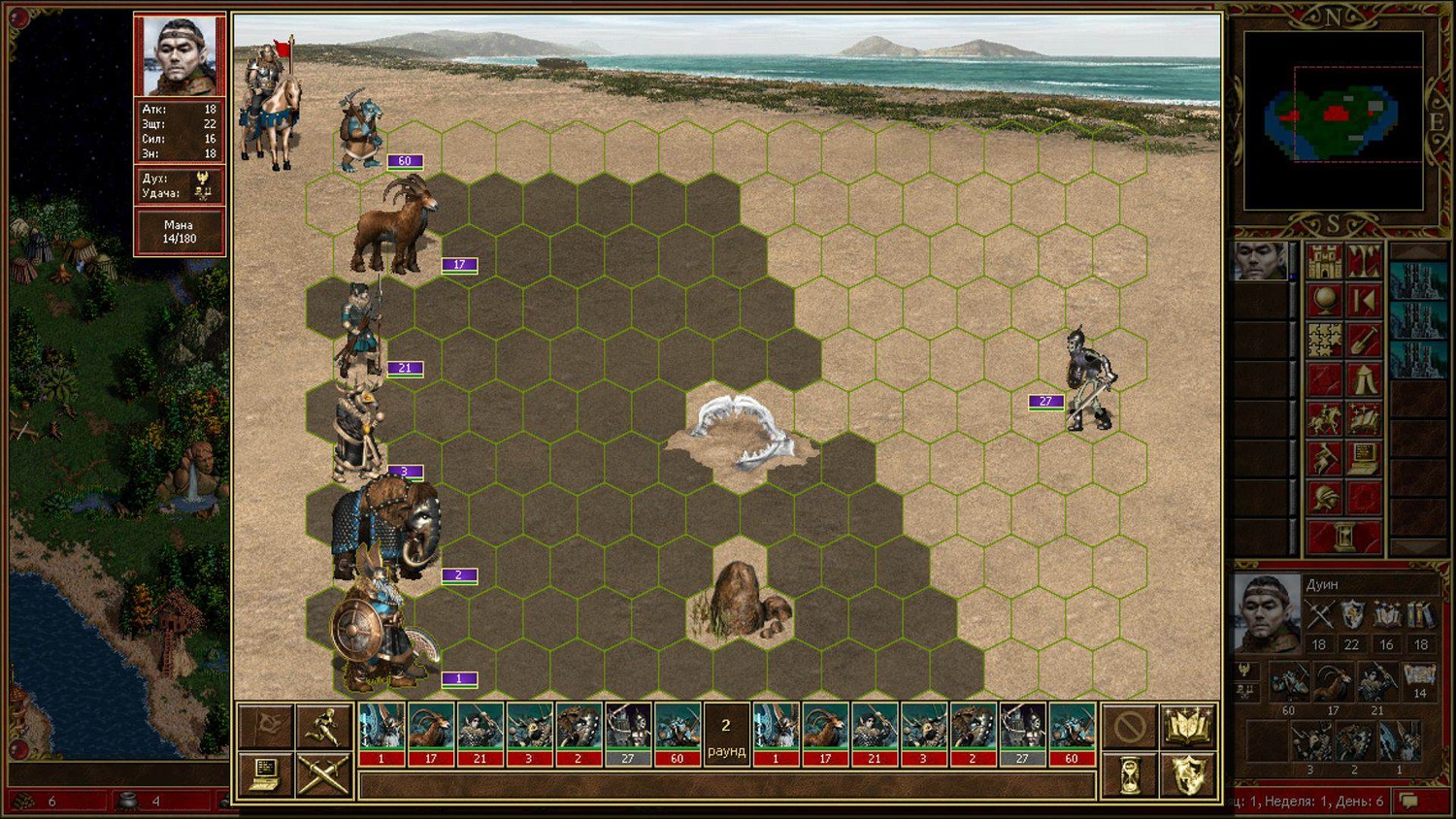Open combat options with the computer icon
The height and width of the screenshot is (819, 1456).
265,775
